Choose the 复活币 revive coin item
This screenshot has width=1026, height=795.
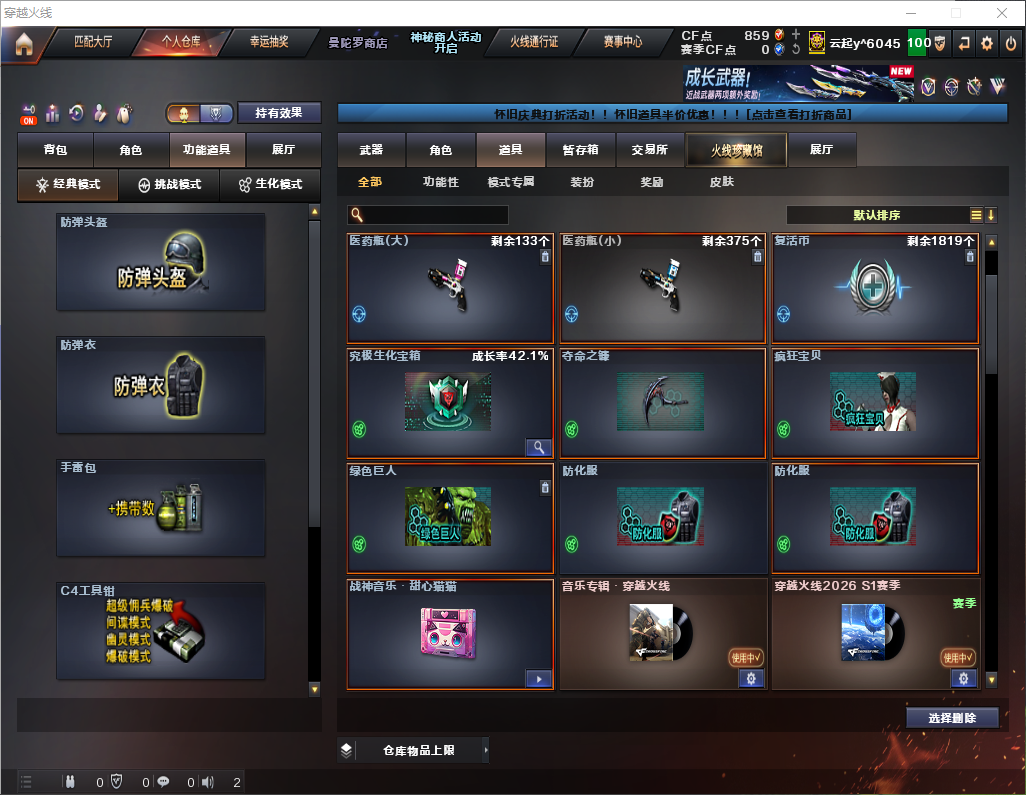875,288
